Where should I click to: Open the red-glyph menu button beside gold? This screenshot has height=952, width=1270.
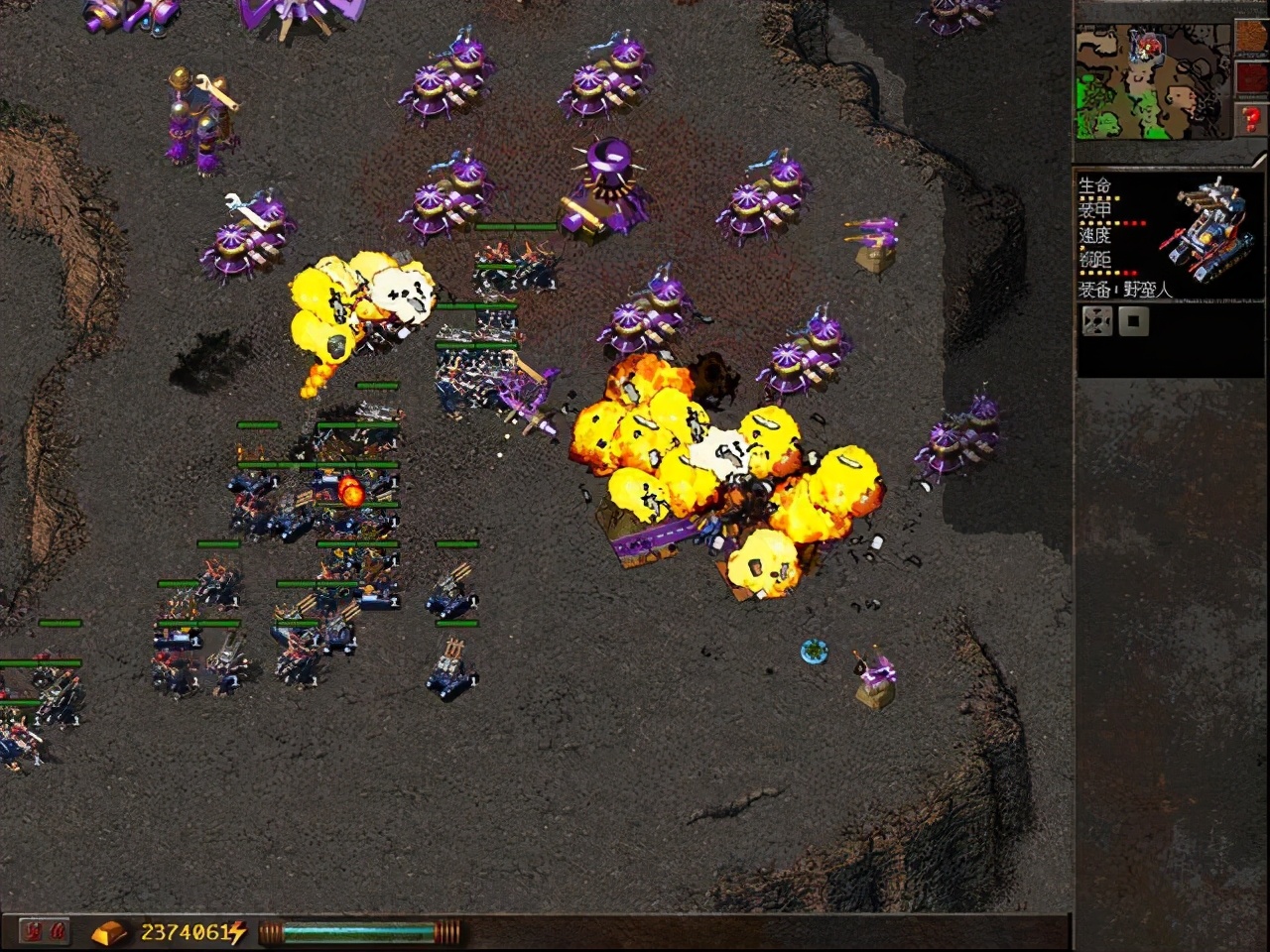pyautogui.click(x=45, y=932)
